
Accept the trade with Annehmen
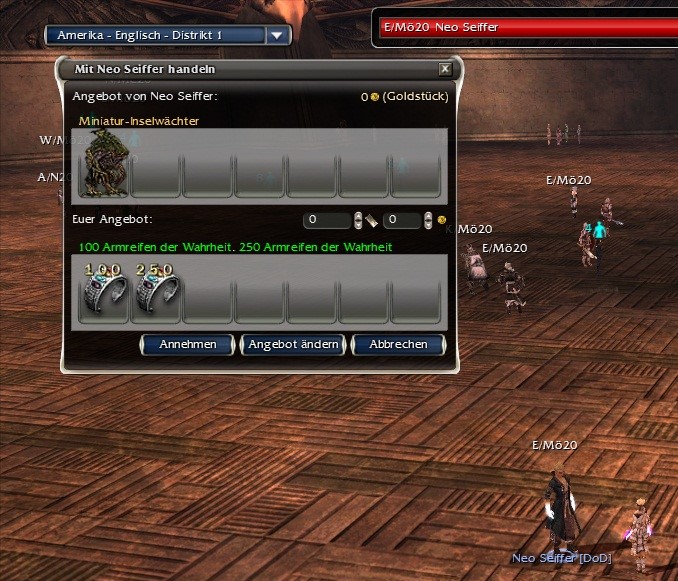(187, 344)
